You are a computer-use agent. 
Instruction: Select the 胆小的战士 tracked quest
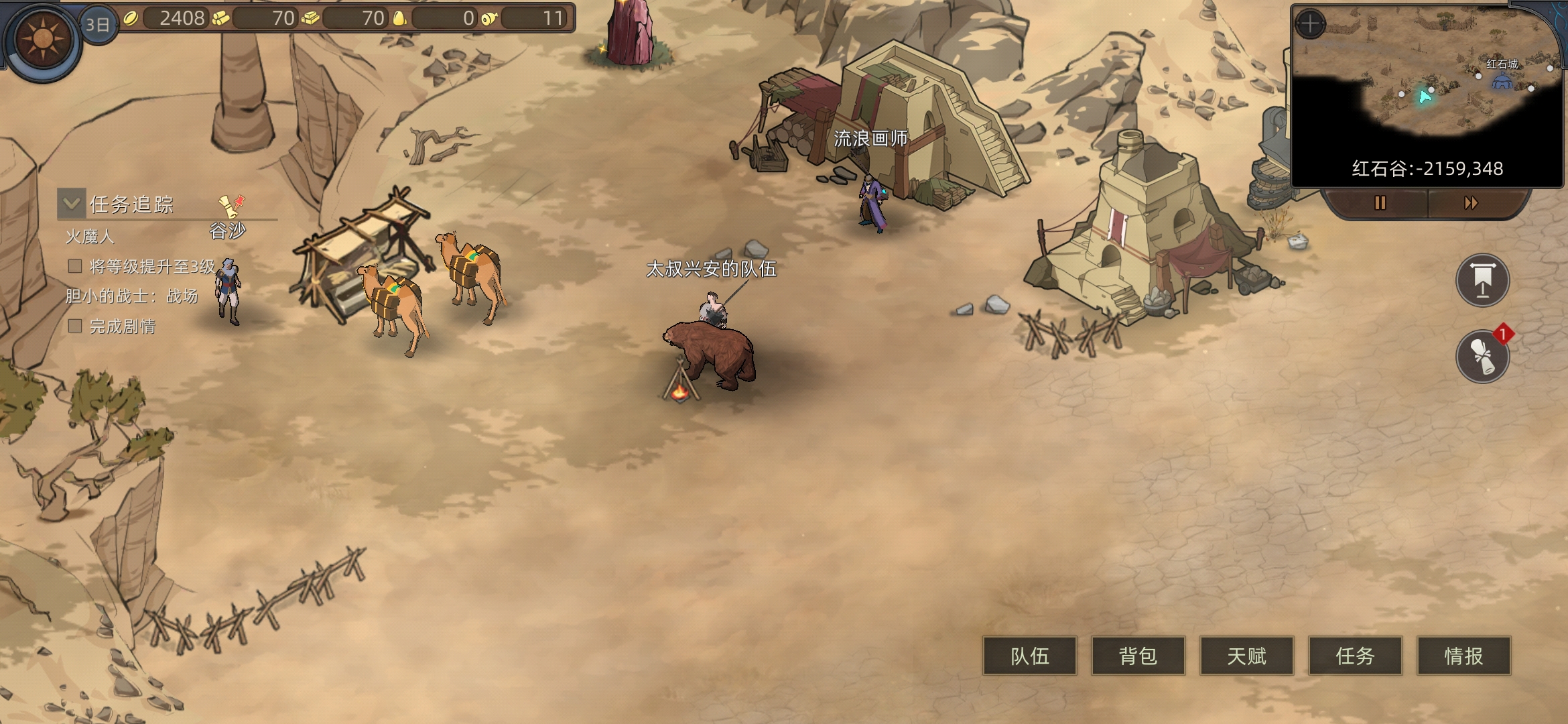click(x=131, y=296)
